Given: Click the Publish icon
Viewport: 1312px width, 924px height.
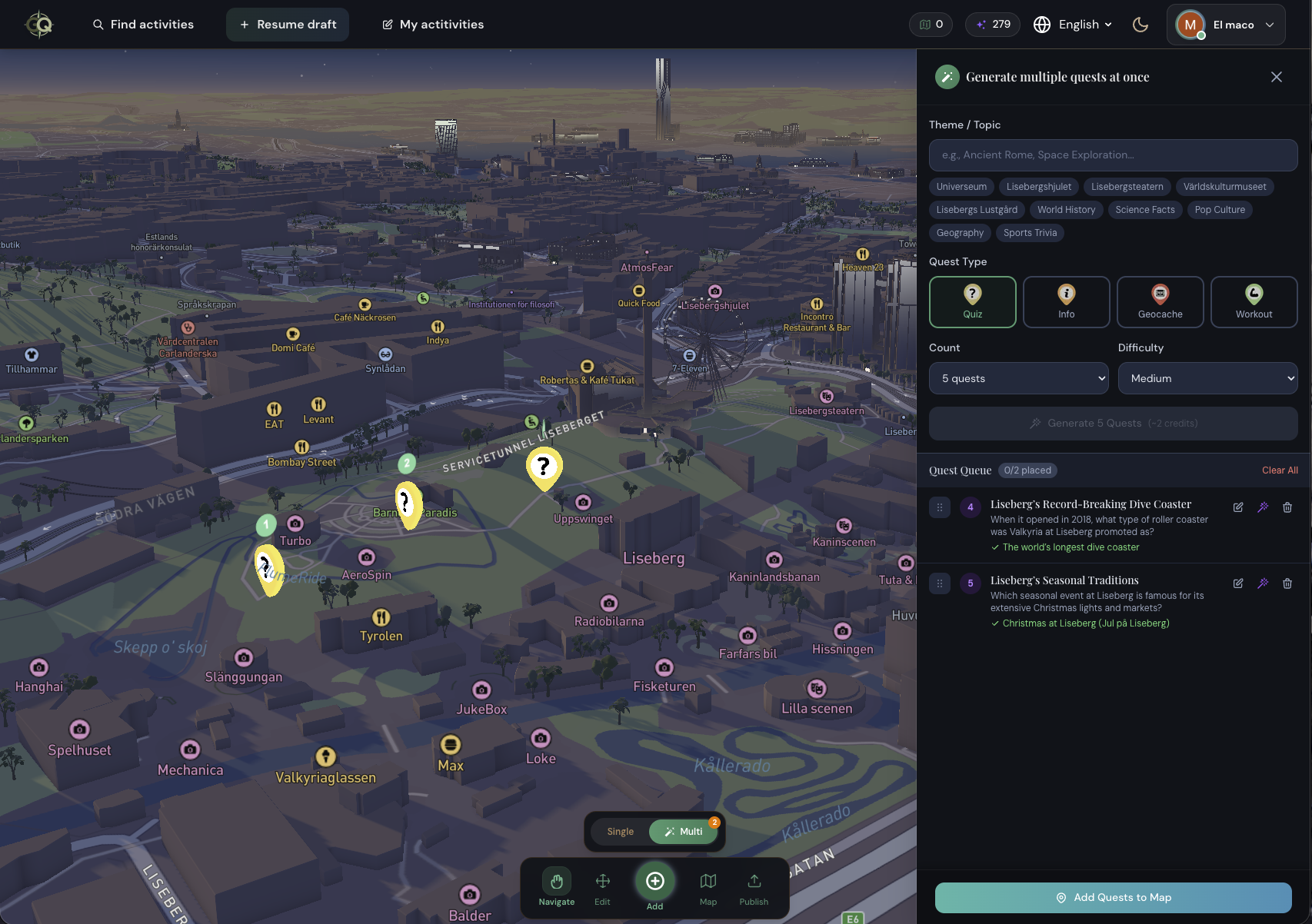Looking at the screenshot, I should click(x=754, y=886).
